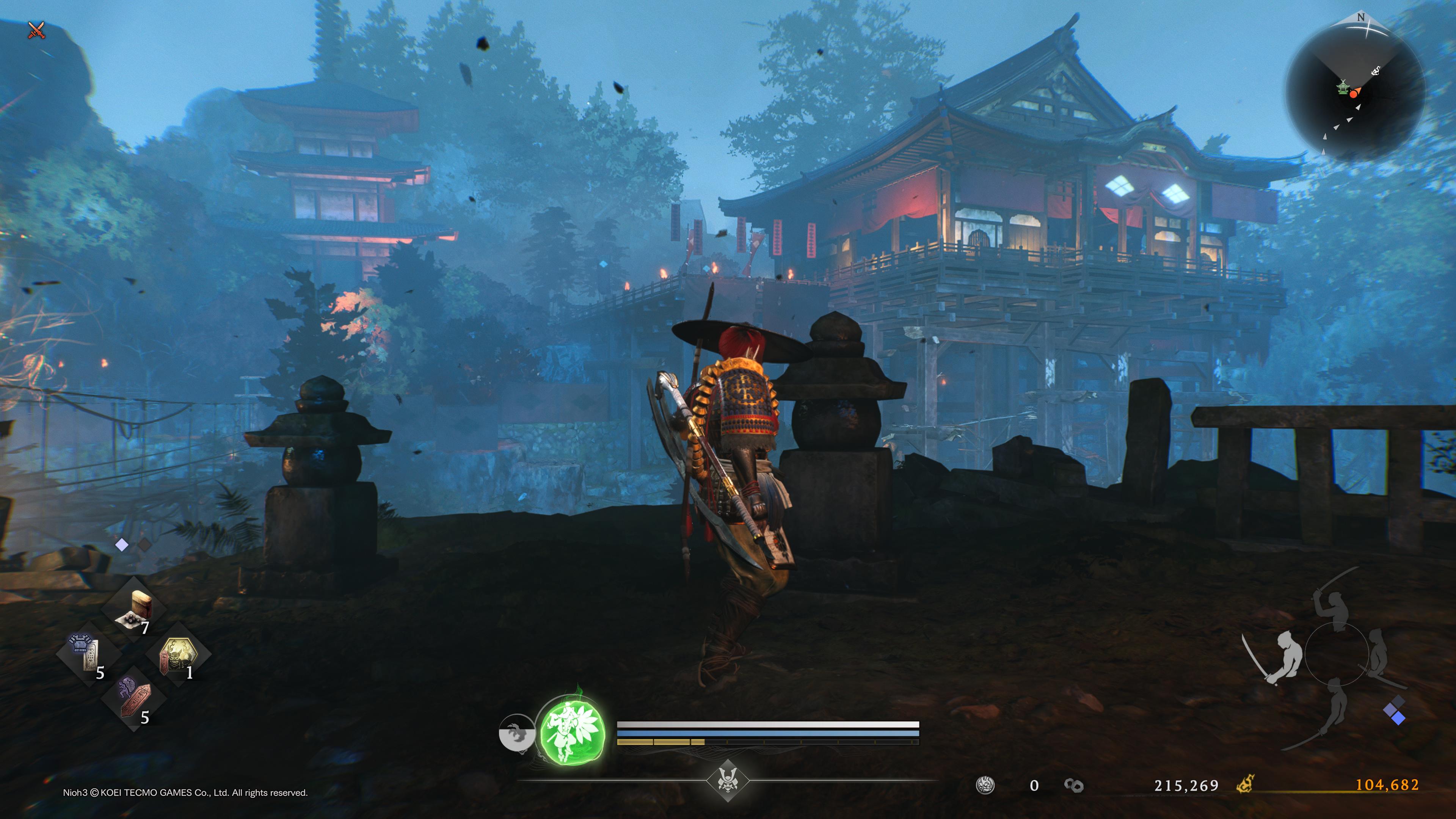
Task: Click the crossed swords icon
Action: tap(36, 30)
